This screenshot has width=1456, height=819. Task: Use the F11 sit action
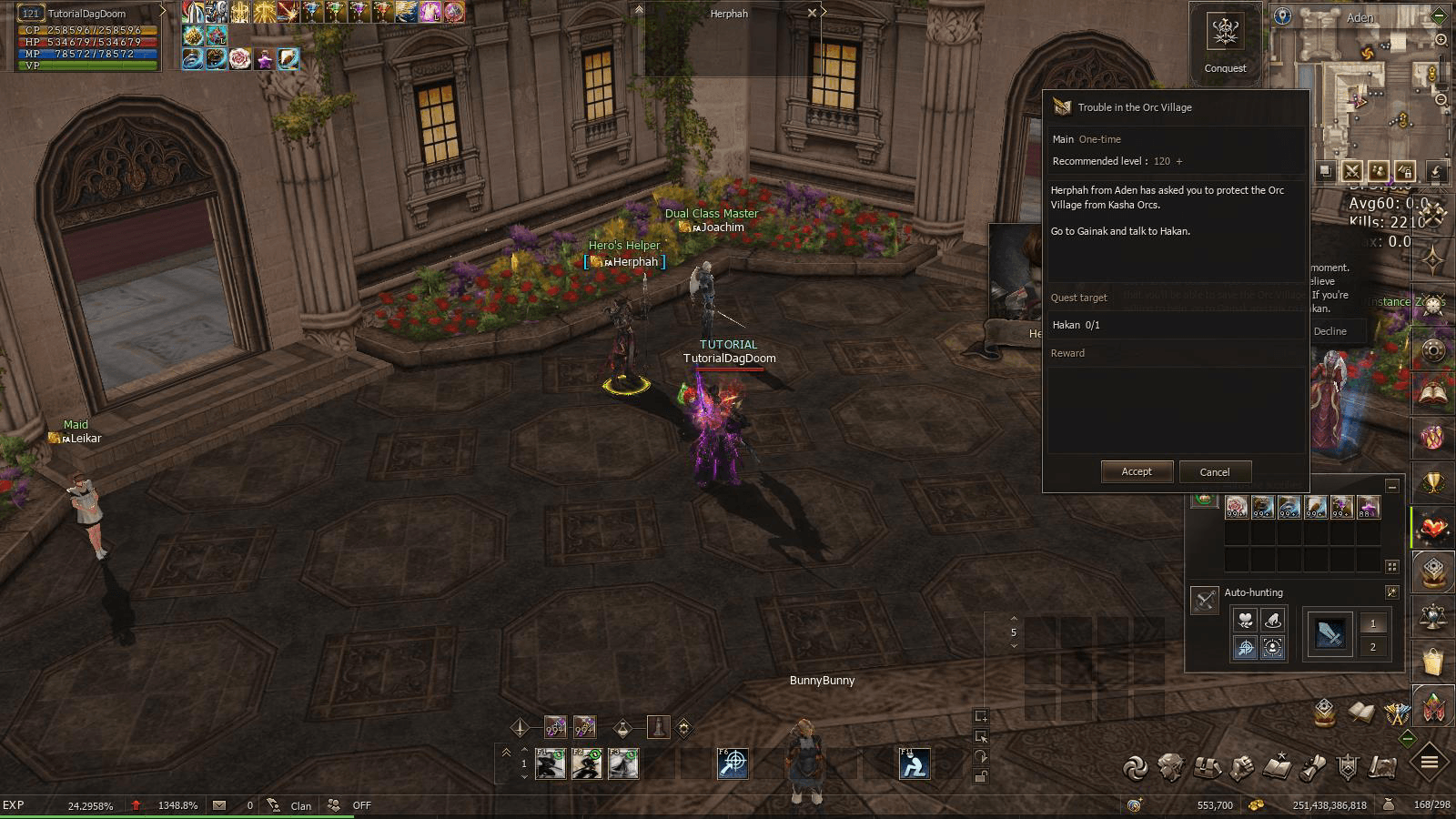click(x=914, y=763)
